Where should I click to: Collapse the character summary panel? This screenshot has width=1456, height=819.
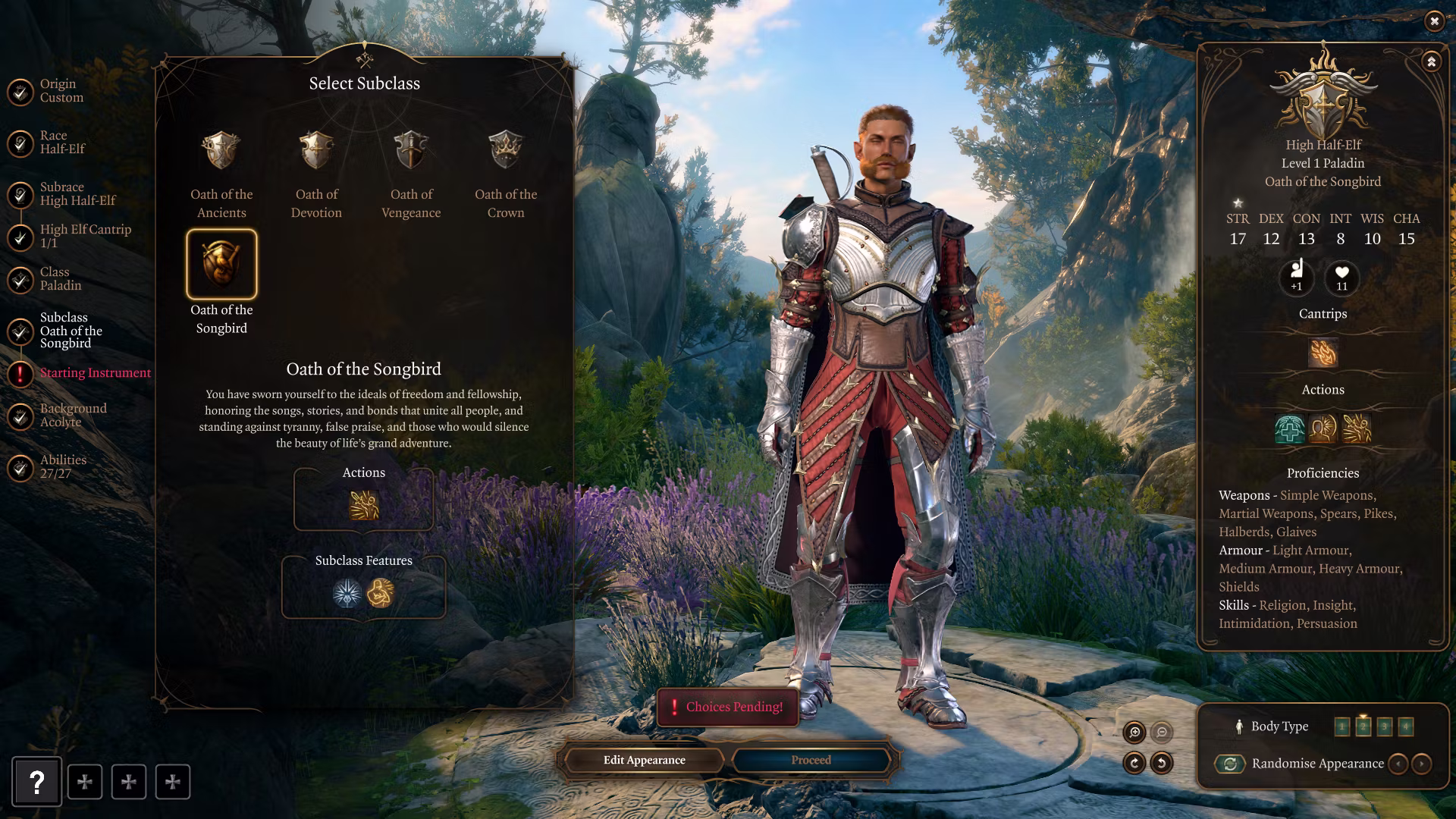tap(1431, 61)
